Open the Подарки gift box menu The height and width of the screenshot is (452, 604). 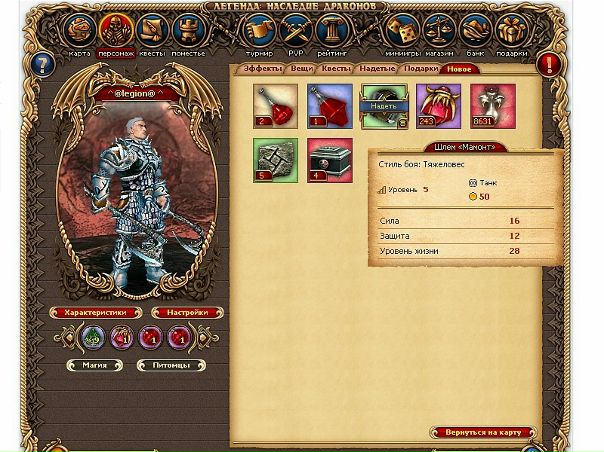[x=511, y=31]
